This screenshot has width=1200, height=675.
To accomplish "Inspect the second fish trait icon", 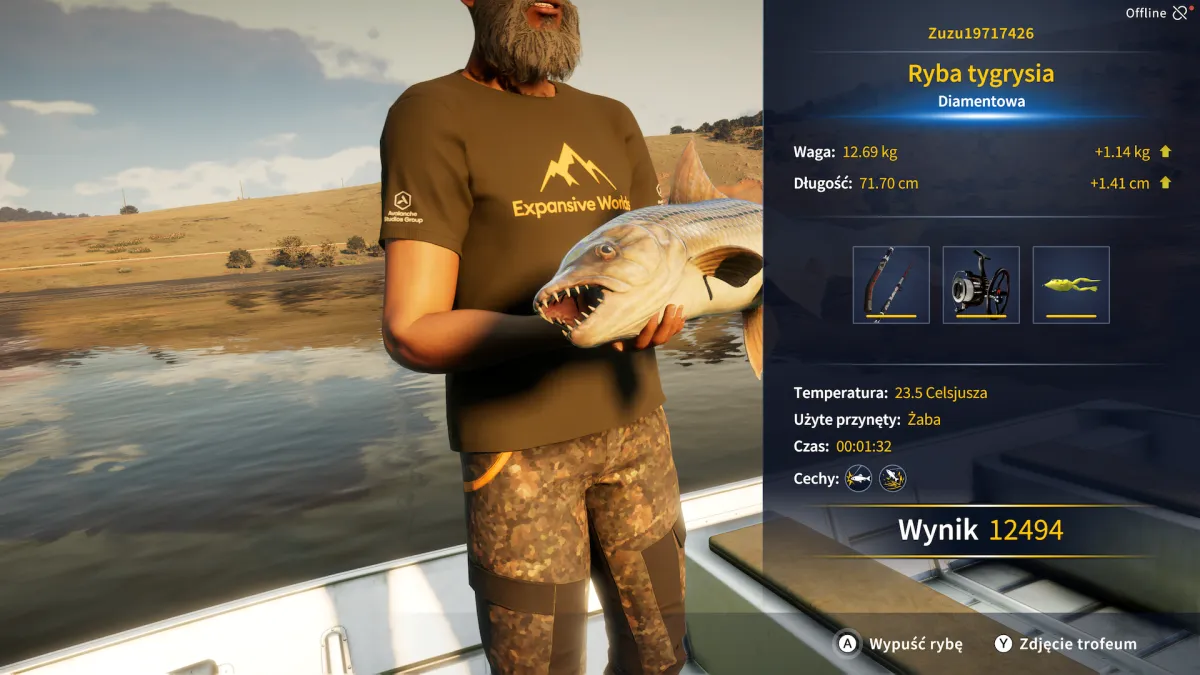I will click(892, 479).
